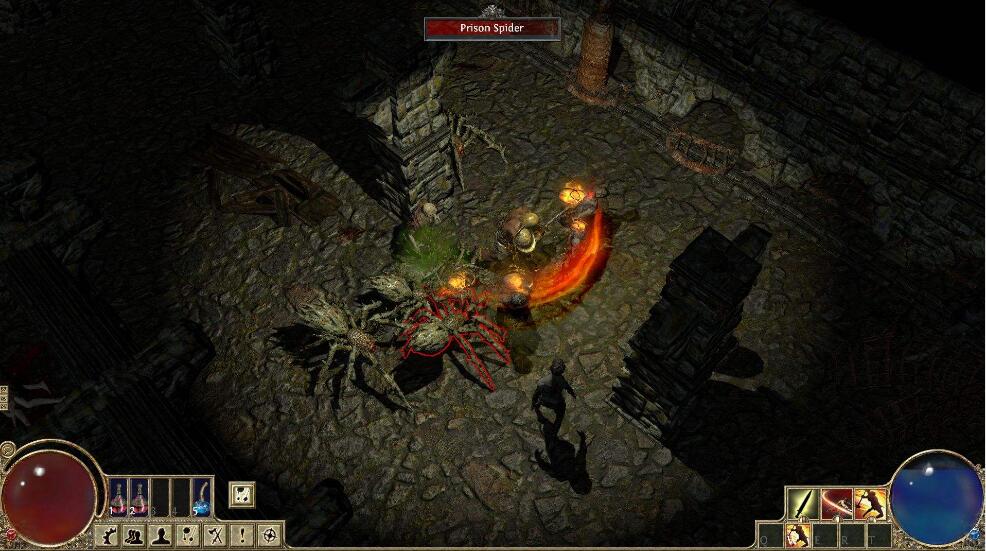Screen dimensions: 986x551
Task: Click the framed ink-blot button beside the flask belt
Action: pos(241,494)
